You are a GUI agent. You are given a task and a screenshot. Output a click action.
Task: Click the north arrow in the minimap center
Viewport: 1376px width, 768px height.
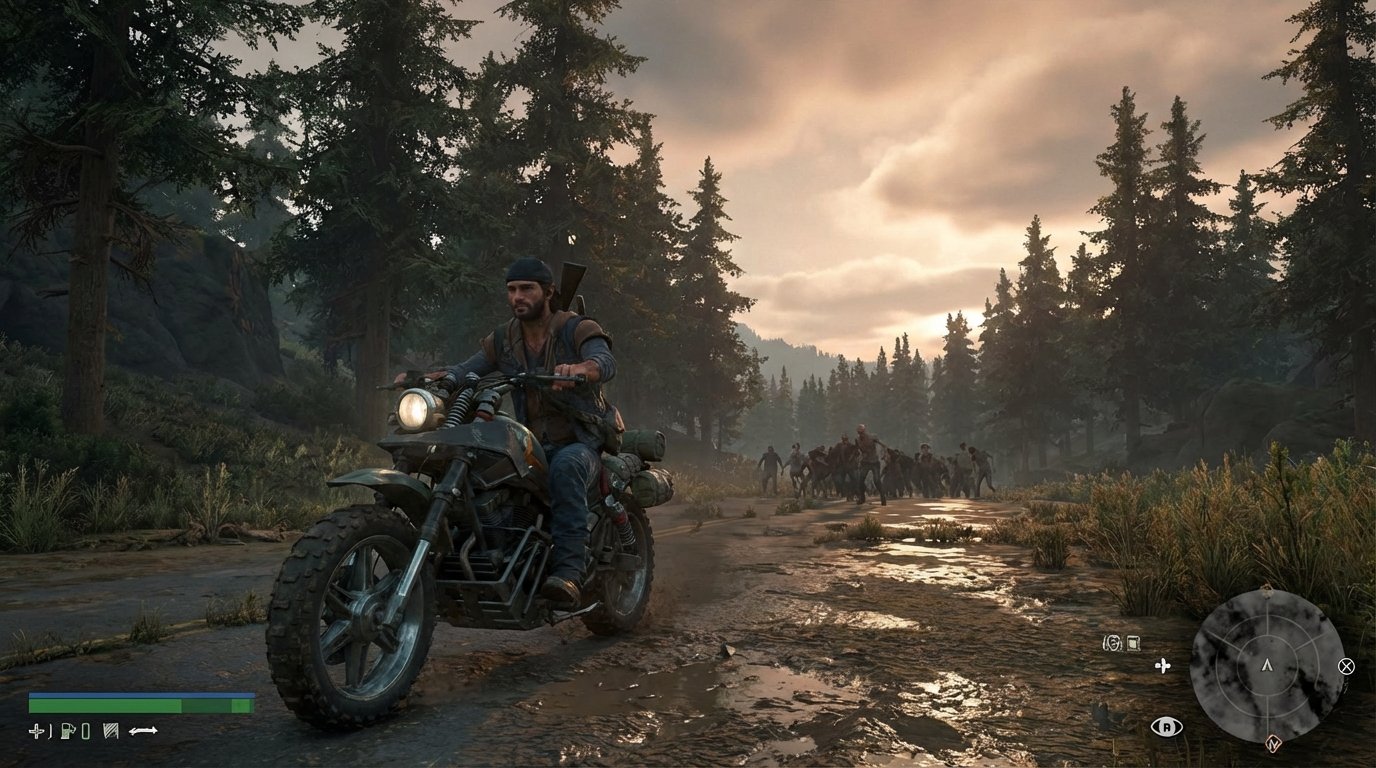tap(1268, 666)
